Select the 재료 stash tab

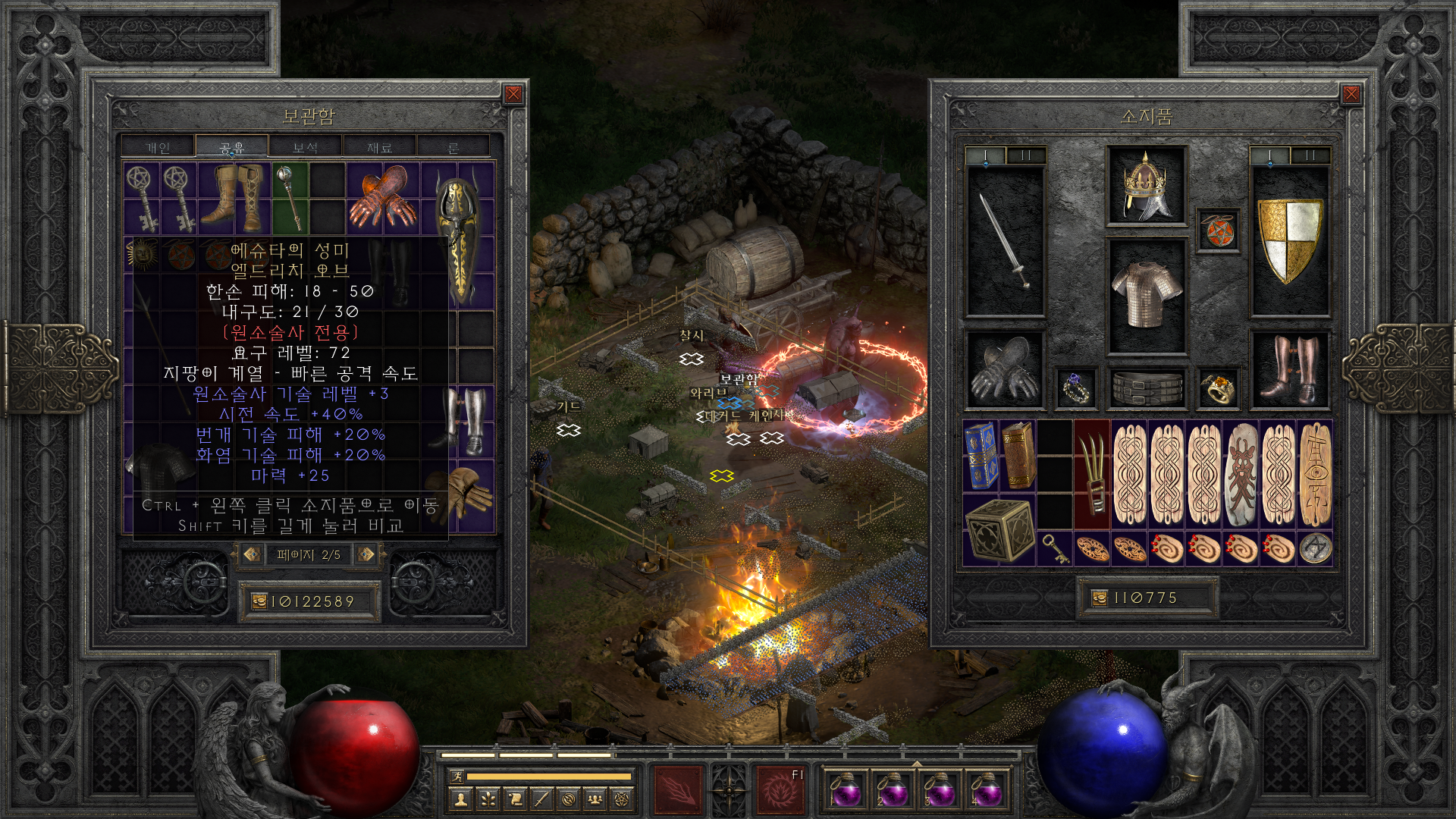[379, 147]
